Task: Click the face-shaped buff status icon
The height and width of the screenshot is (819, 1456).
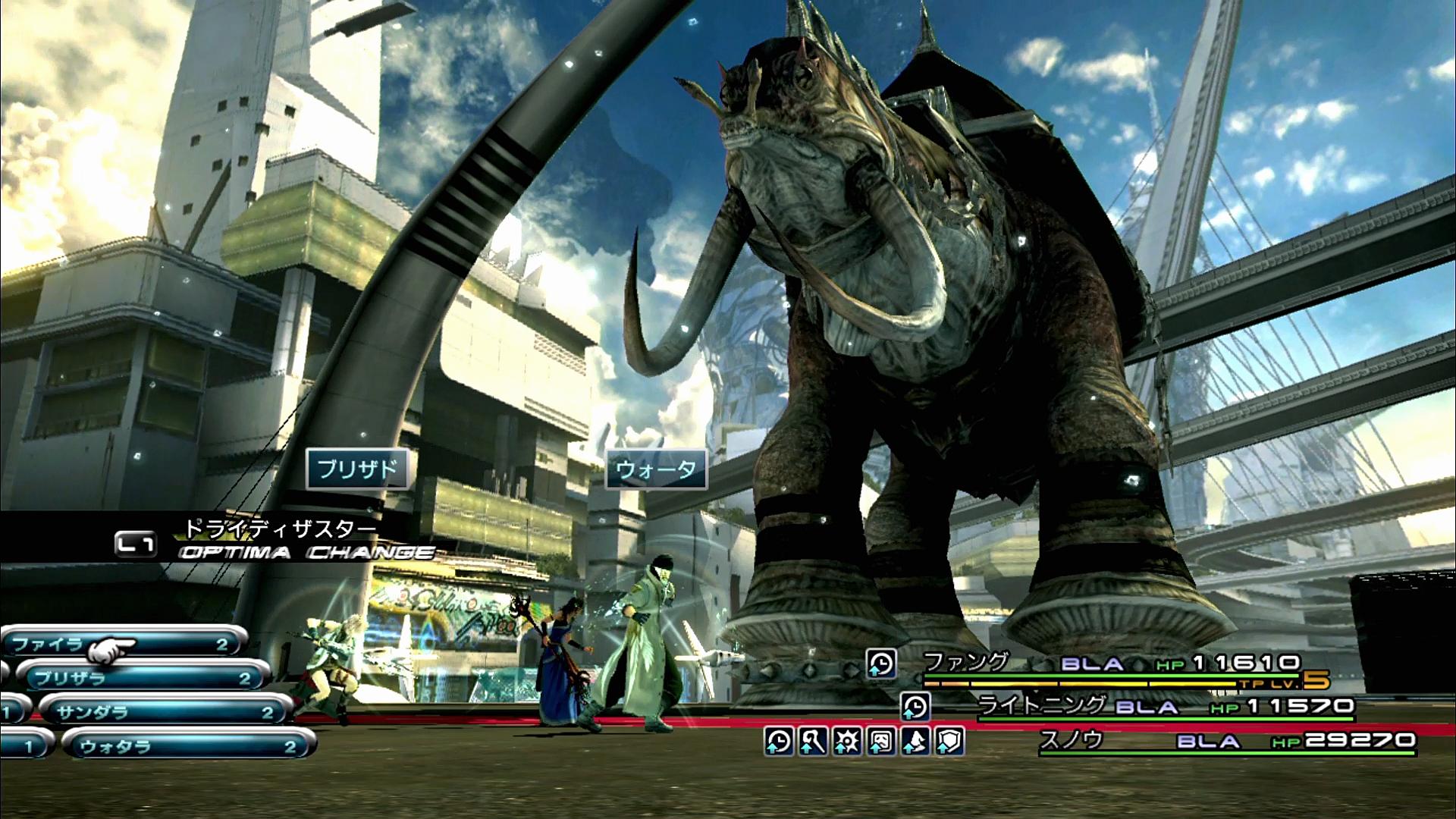Action: (x=881, y=741)
